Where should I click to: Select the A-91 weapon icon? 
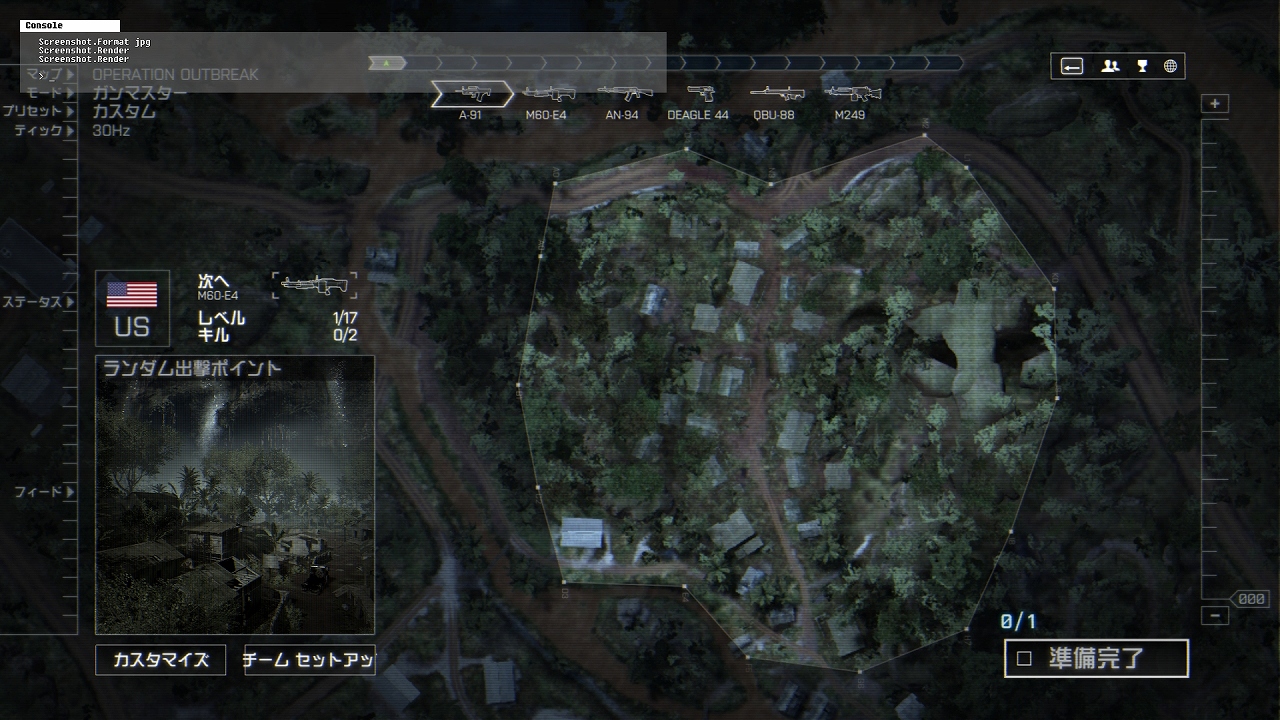(x=471, y=94)
